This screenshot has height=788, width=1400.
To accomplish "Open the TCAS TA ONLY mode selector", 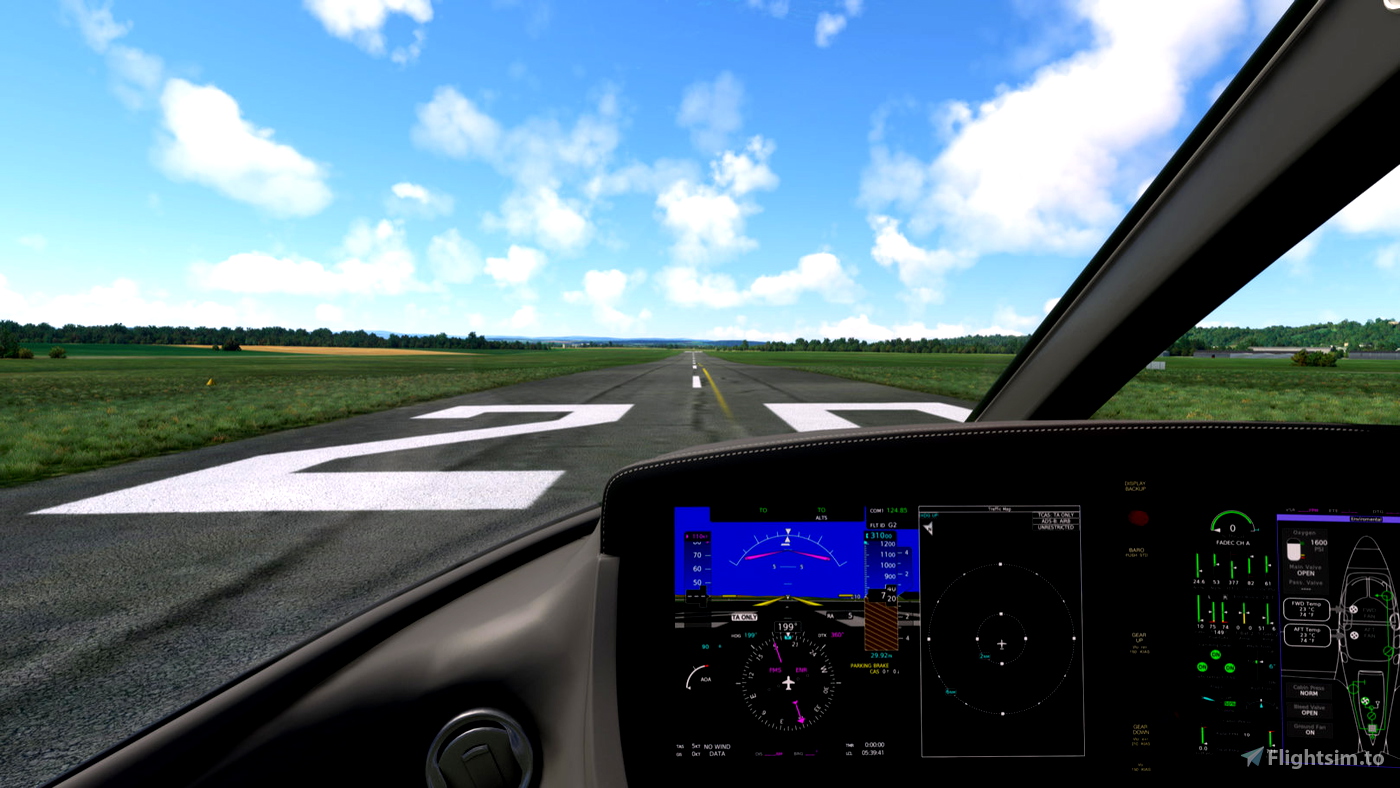I will pos(1056,515).
